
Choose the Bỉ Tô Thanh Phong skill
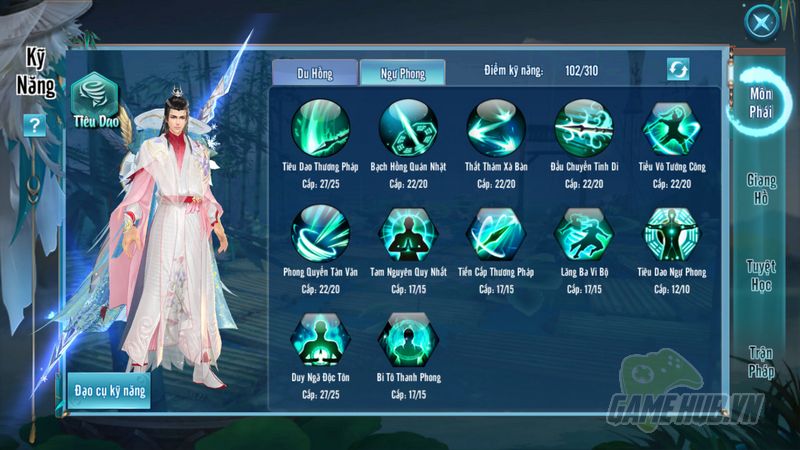click(x=408, y=340)
